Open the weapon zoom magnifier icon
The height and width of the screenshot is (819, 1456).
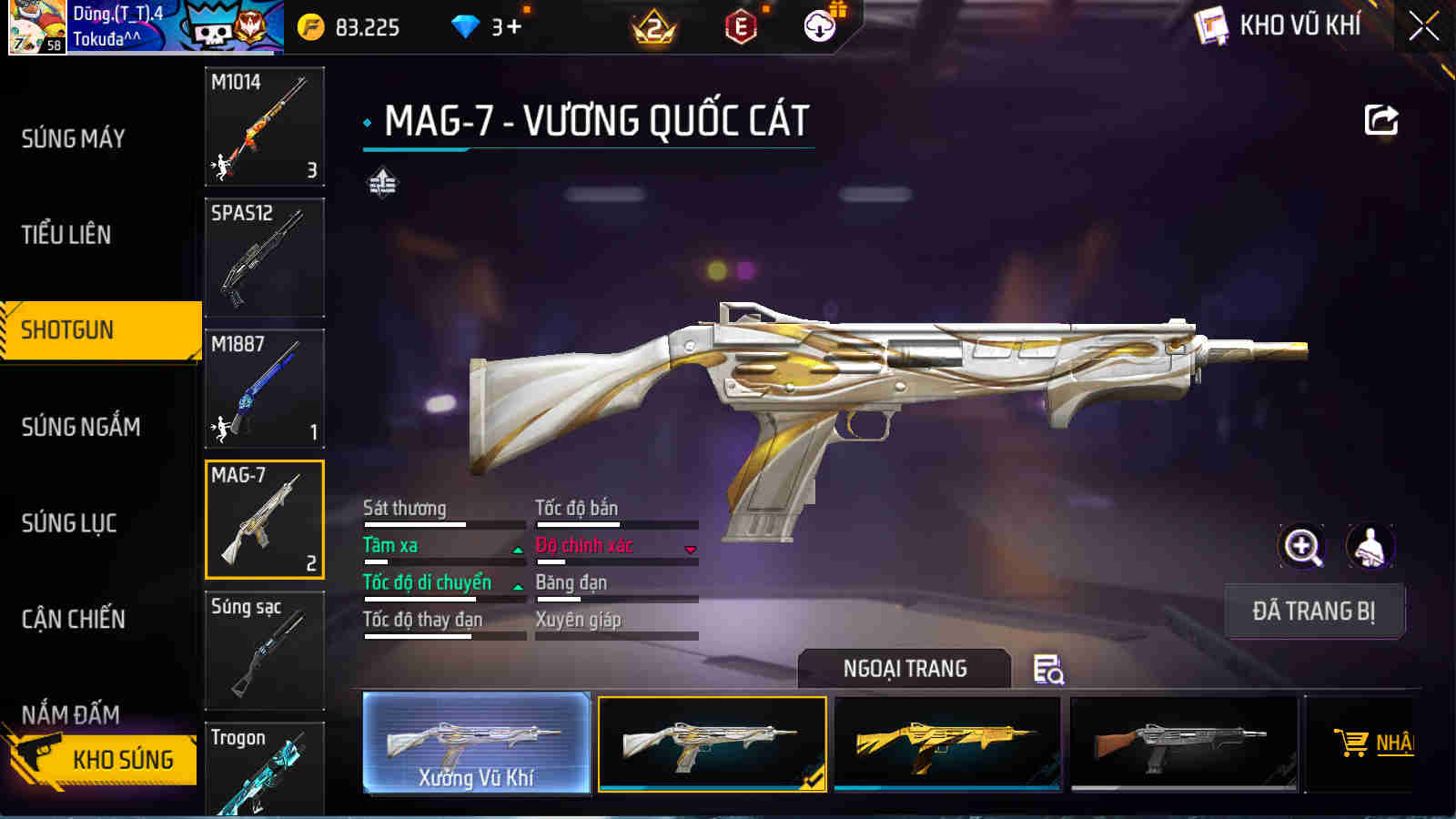(1301, 549)
